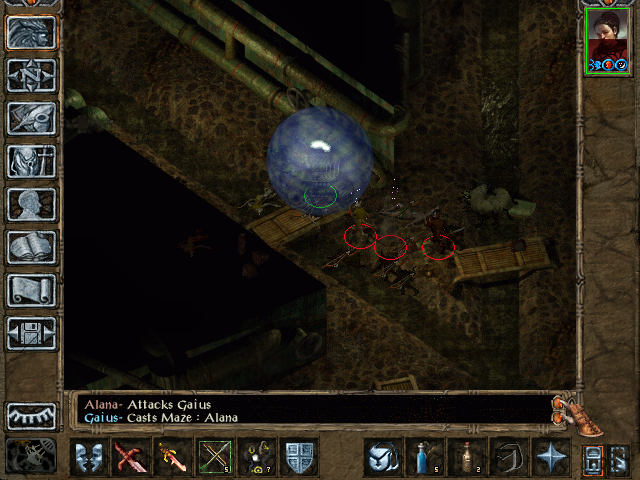
Task: Open the mage spellbook icon
Action: click(x=32, y=248)
